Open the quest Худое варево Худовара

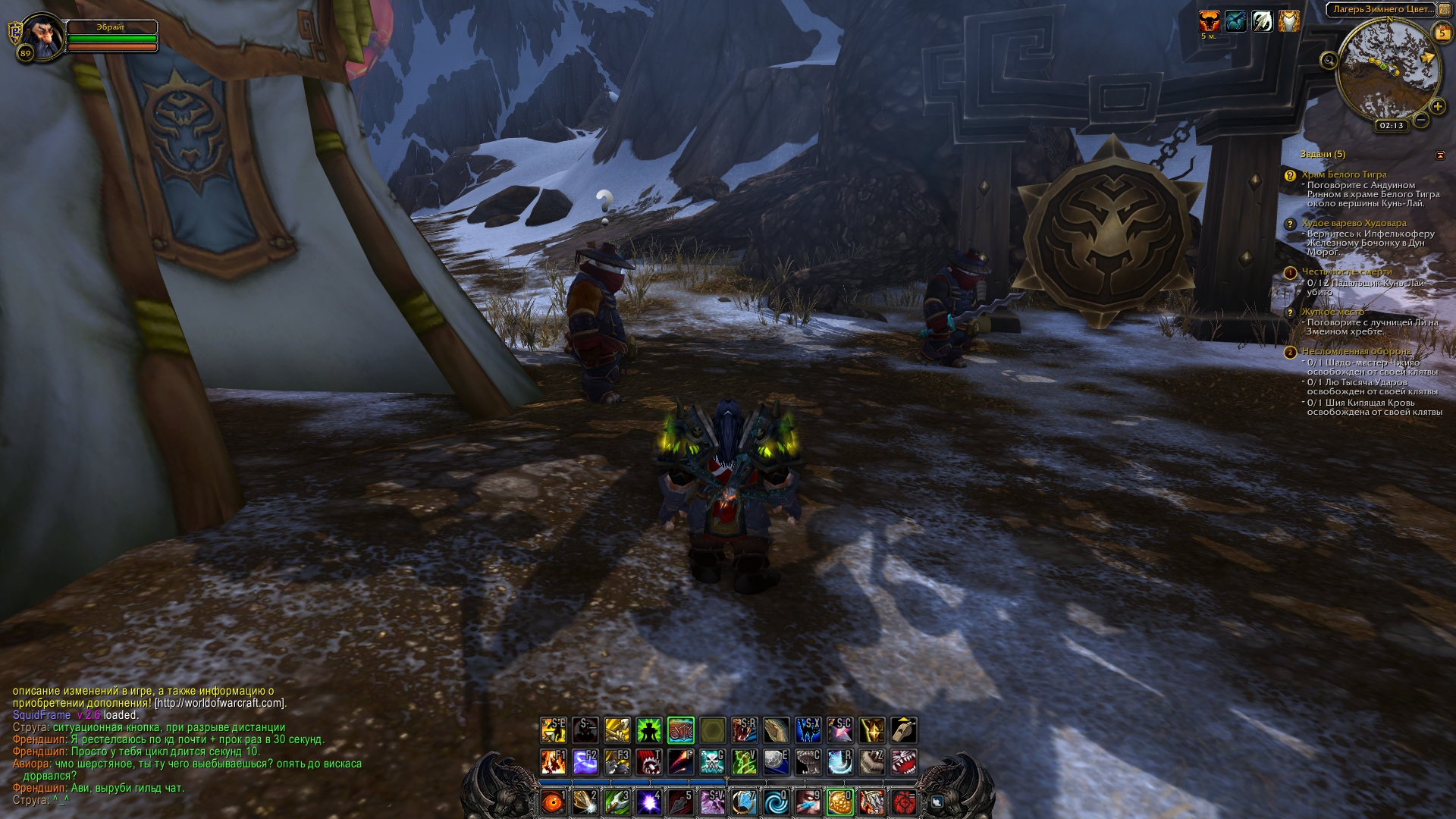click(1354, 223)
